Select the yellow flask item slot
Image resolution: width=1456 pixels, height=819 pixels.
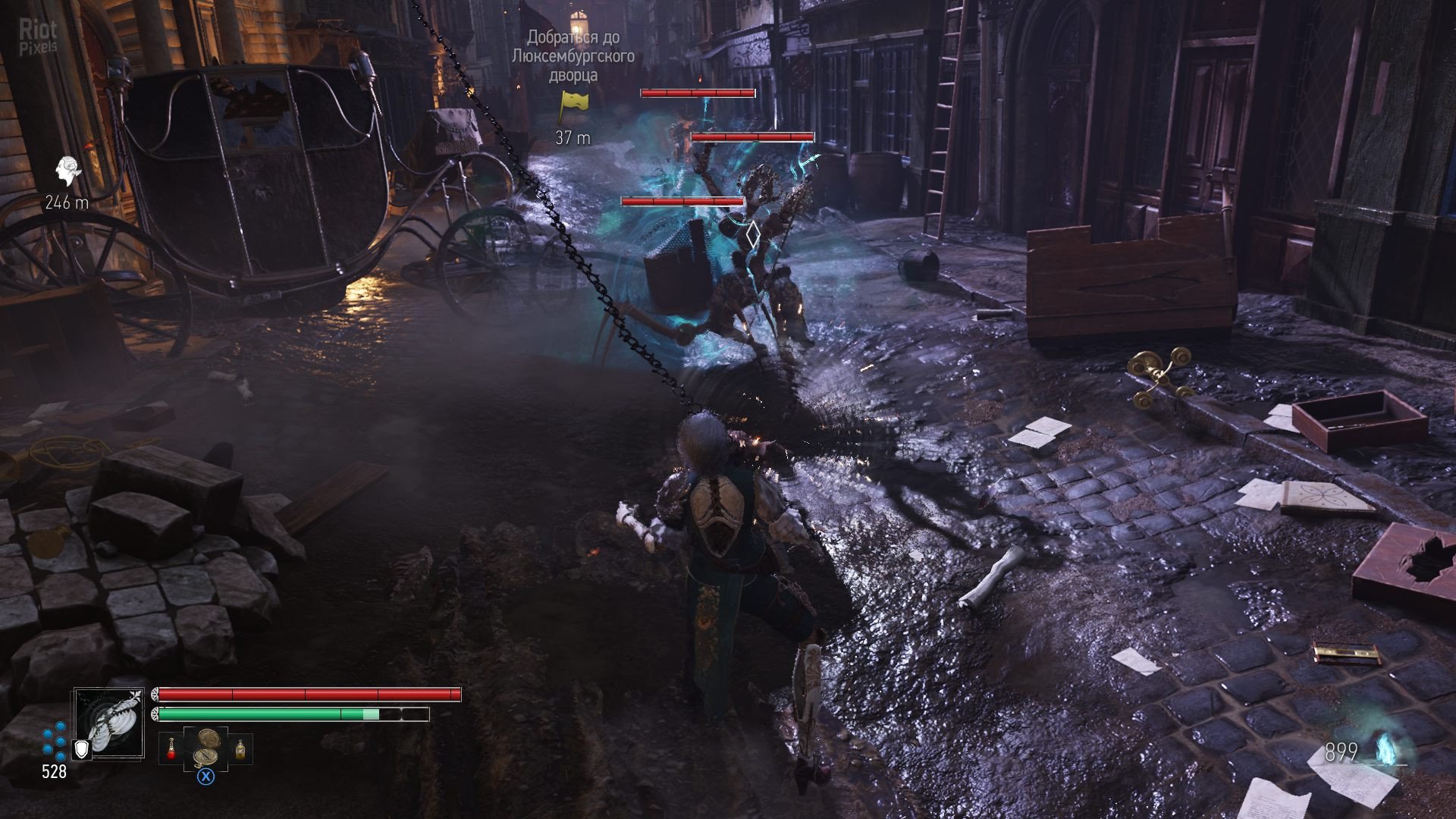[x=240, y=749]
